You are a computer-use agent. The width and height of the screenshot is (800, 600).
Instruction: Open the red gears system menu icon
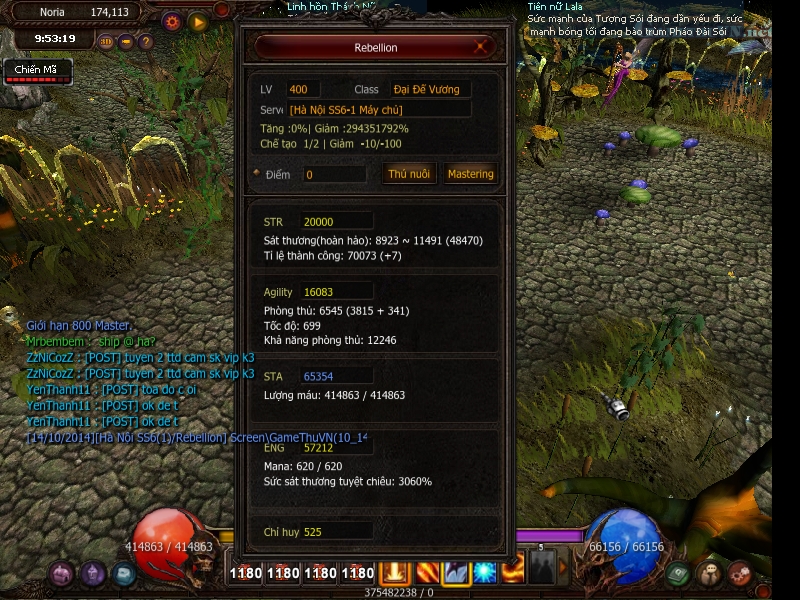point(741,574)
